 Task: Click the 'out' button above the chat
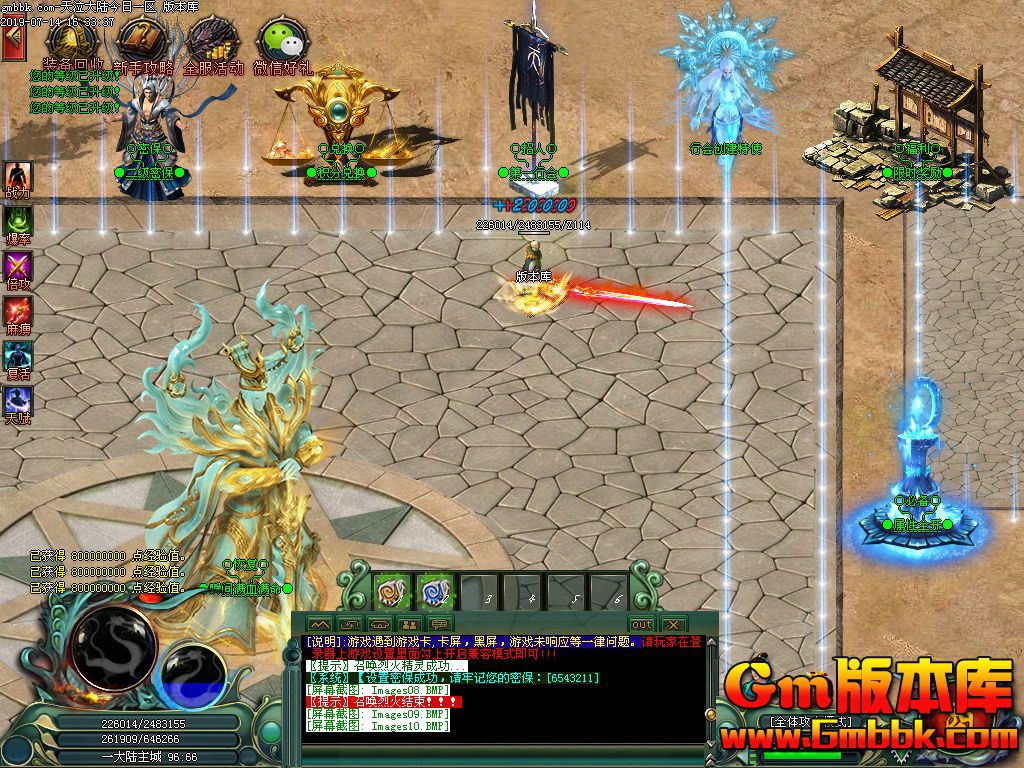point(641,624)
